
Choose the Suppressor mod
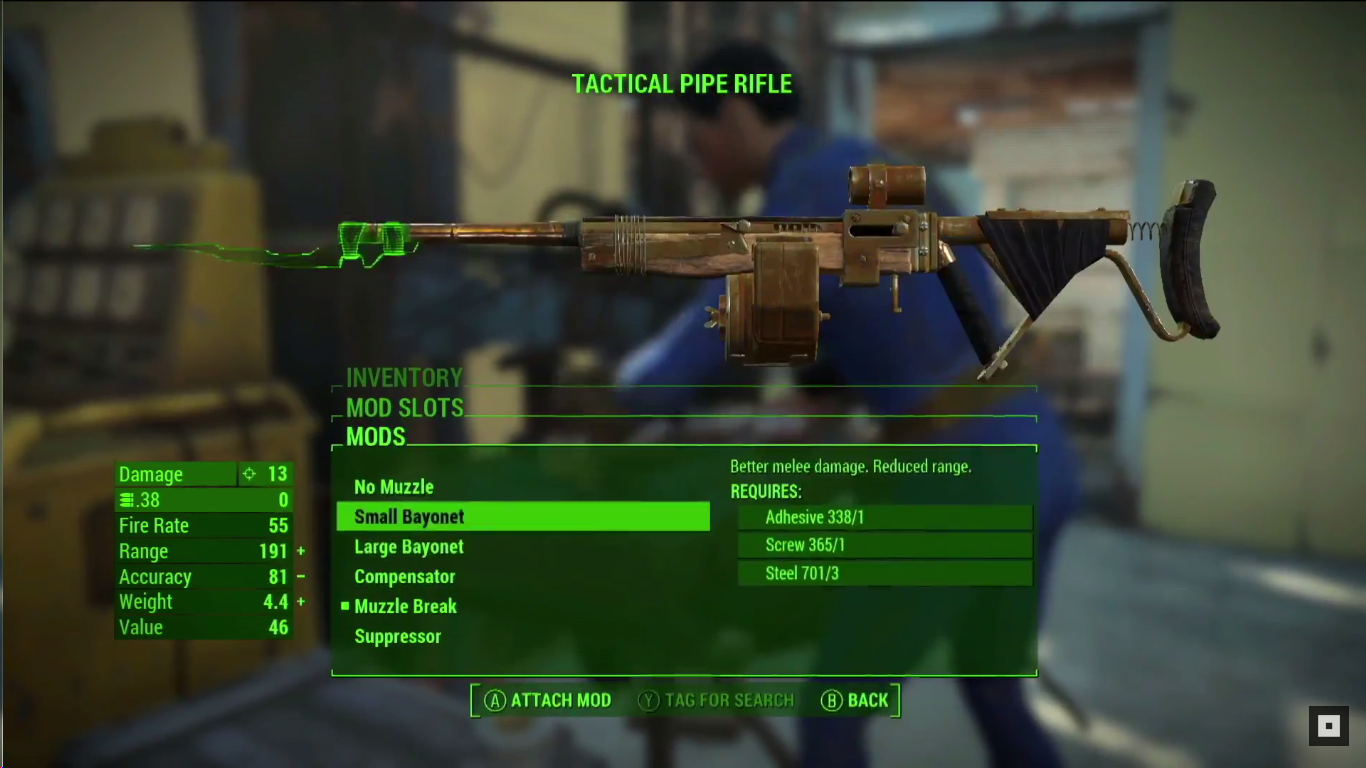[x=397, y=637]
